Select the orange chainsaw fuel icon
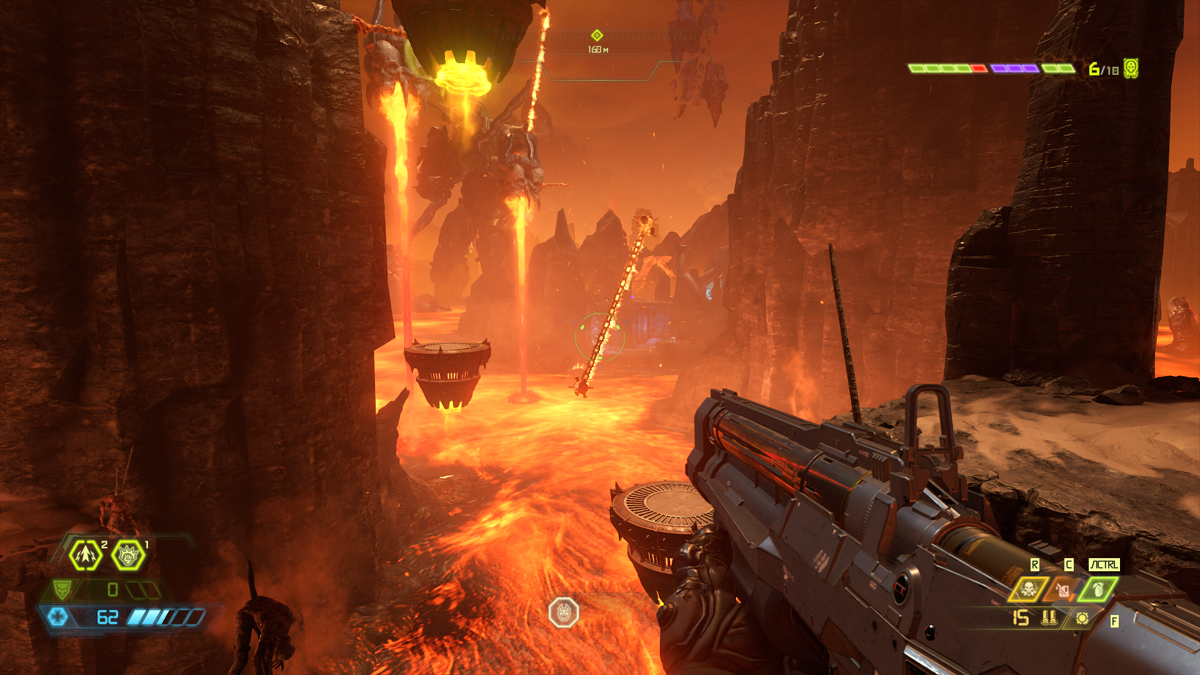The height and width of the screenshot is (675, 1200). tap(1062, 590)
